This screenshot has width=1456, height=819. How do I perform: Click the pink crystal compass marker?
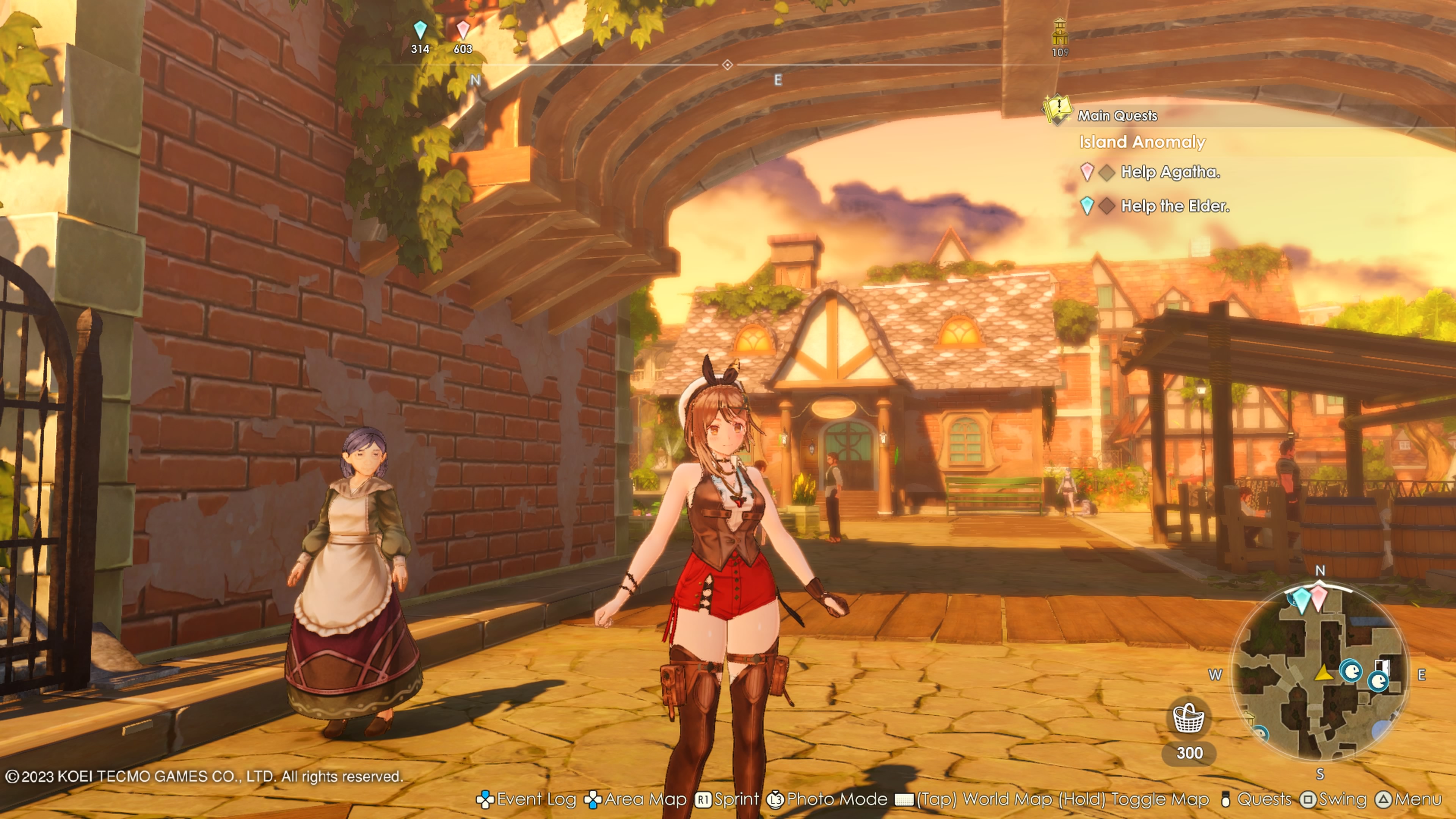(463, 30)
